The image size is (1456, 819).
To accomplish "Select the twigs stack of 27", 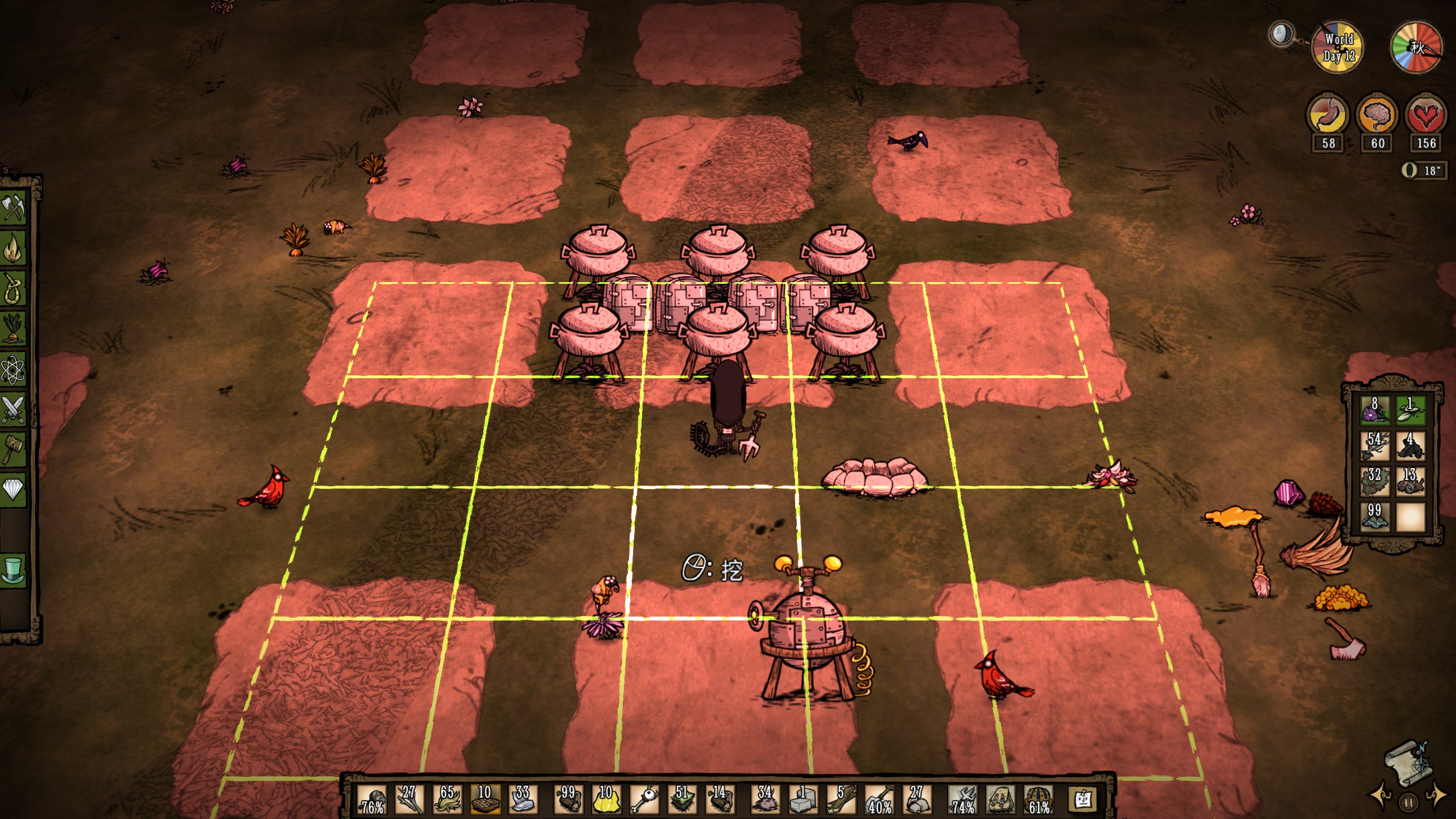I will point(409,800).
